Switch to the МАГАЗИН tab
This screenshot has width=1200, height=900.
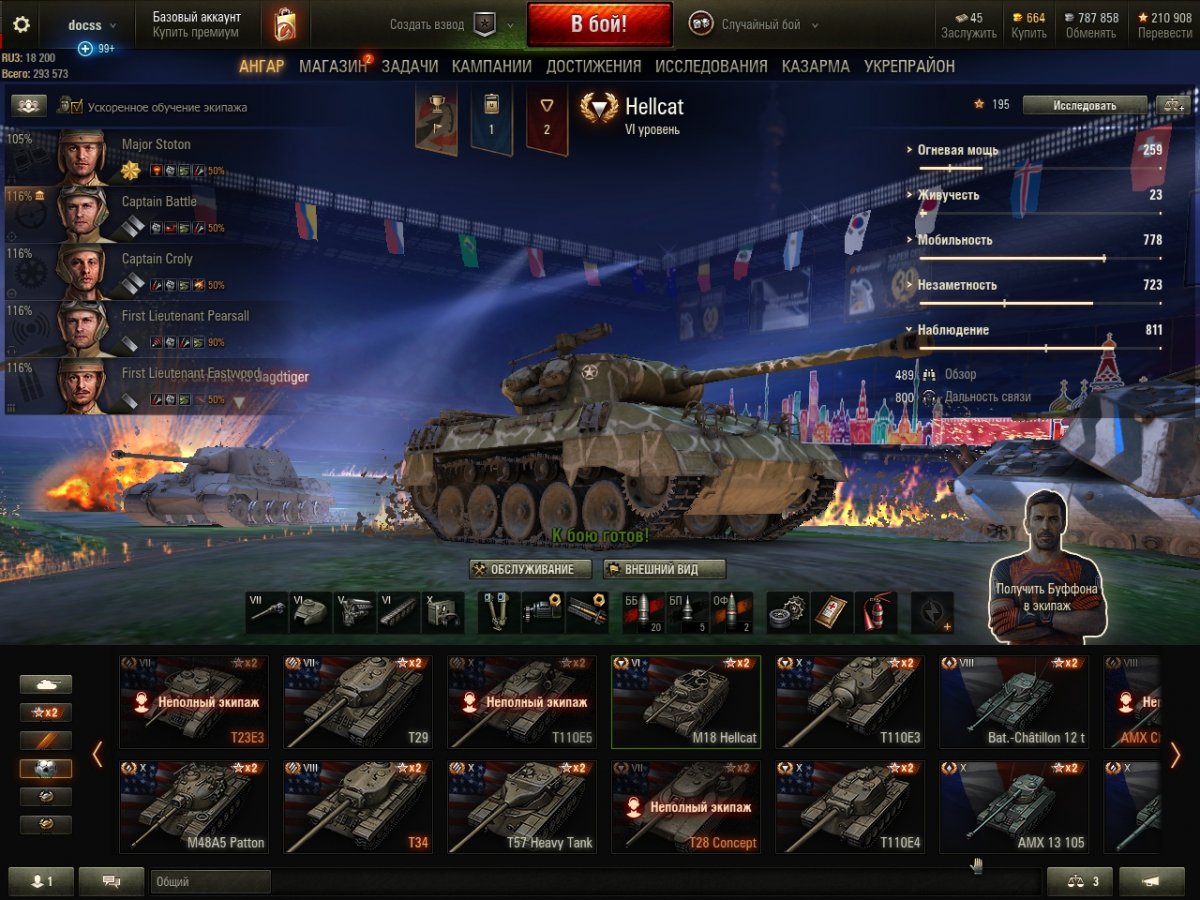[x=333, y=66]
